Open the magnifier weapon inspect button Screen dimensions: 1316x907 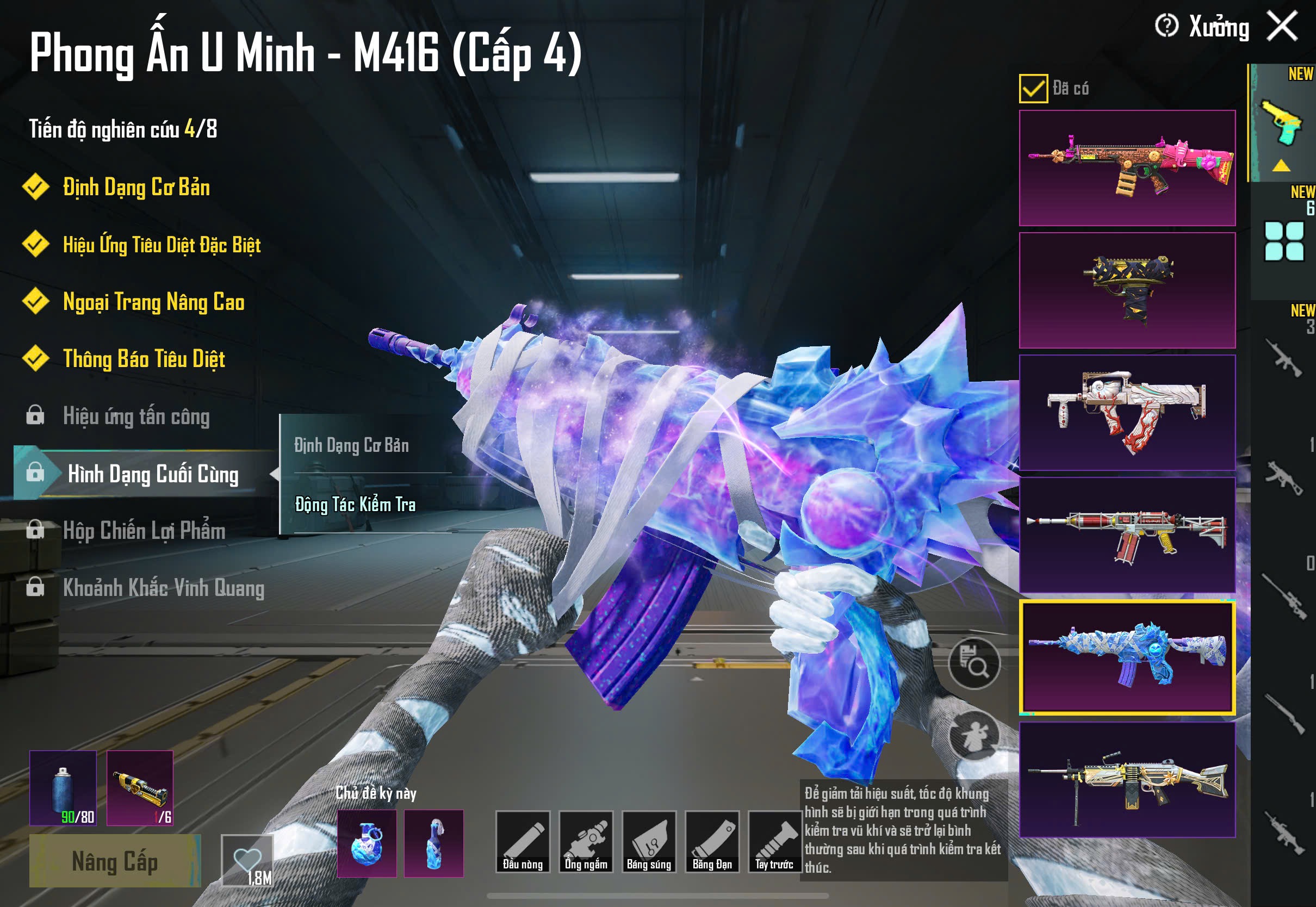pos(974,663)
